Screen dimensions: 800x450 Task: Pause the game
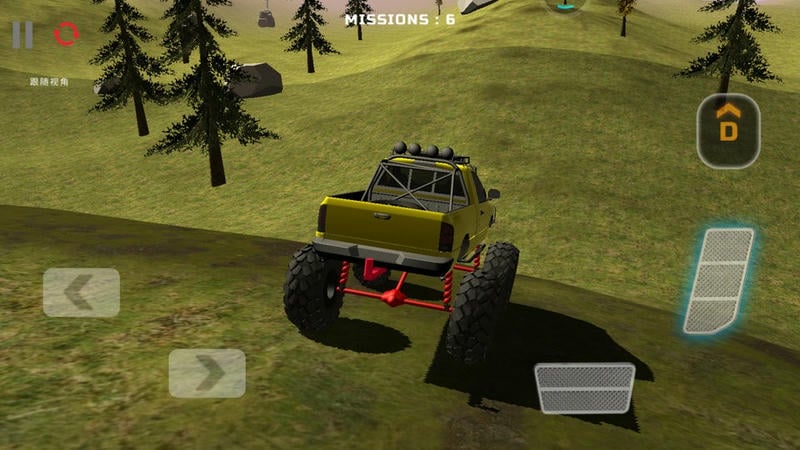(22, 35)
